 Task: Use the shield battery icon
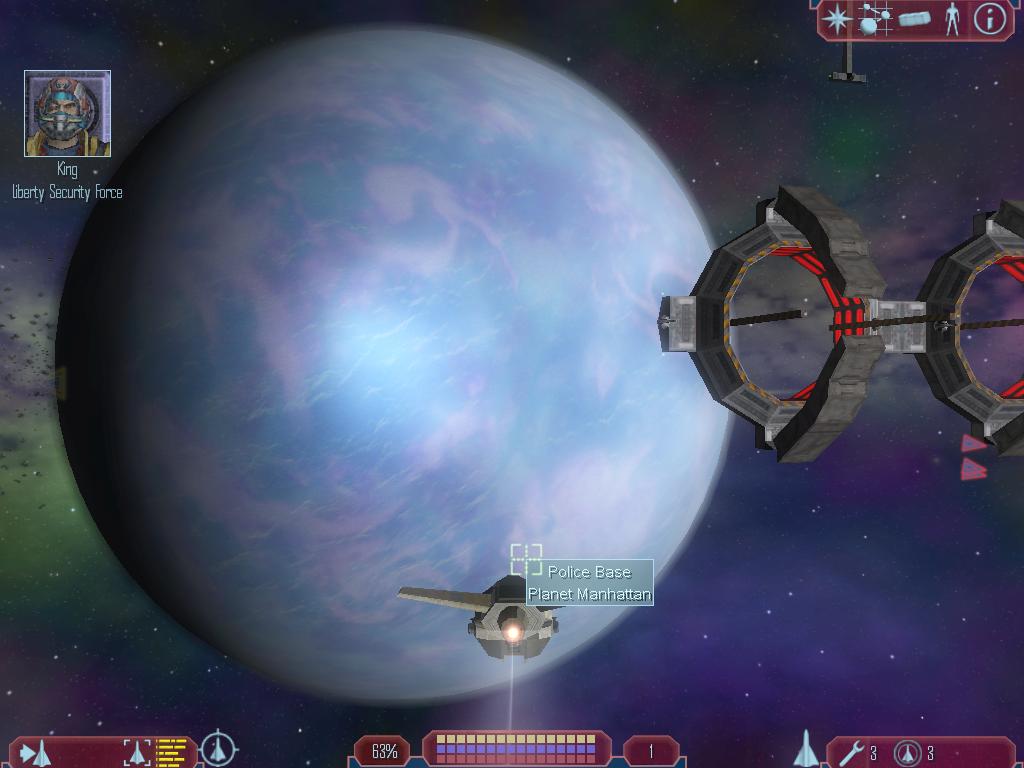[908, 752]
